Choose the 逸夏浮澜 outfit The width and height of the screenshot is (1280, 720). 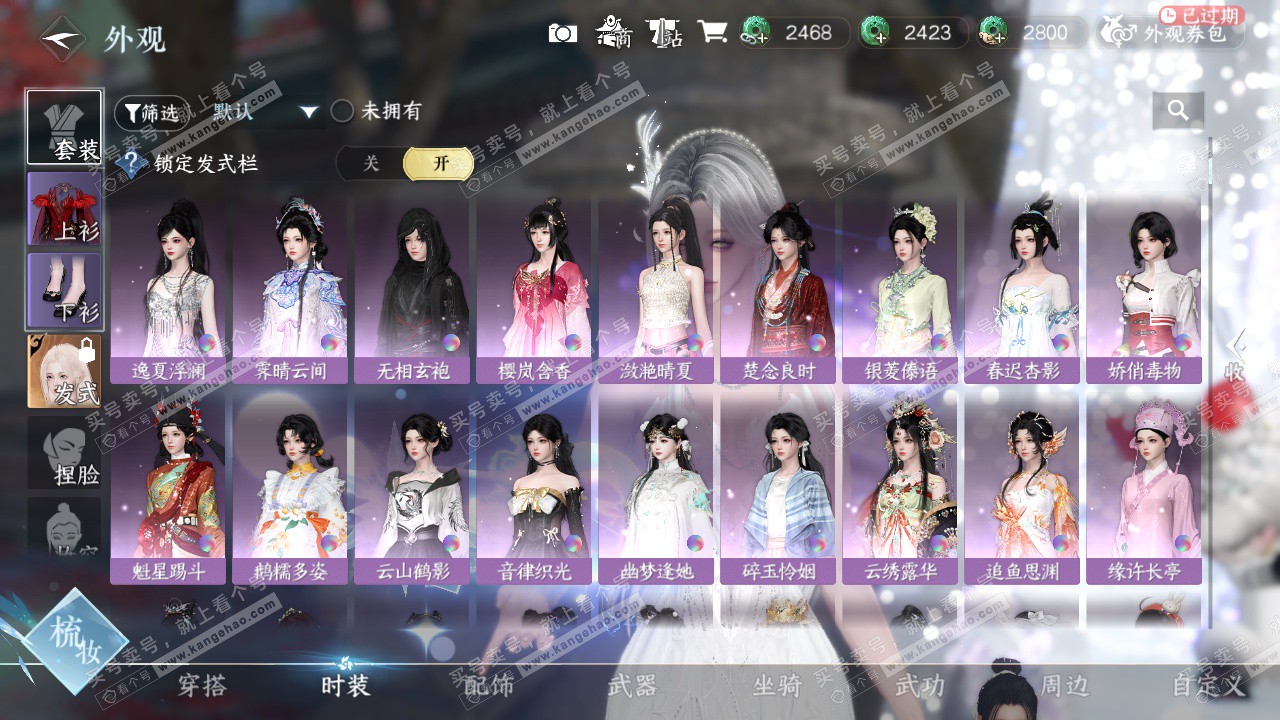click(168, 290)
